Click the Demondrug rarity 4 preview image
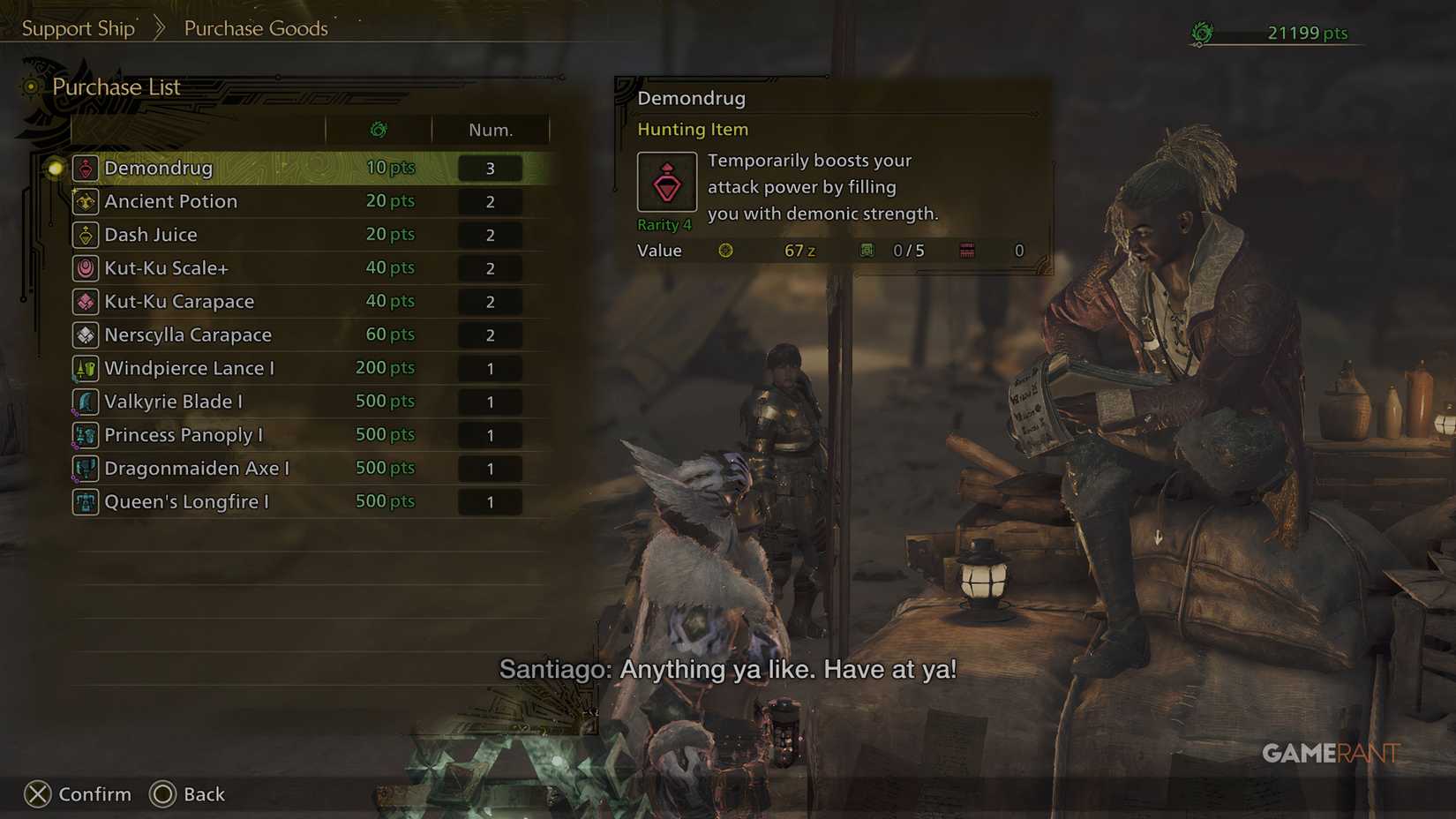Image resolution: width=1456 pixels, height=819 pixels. 666,182
